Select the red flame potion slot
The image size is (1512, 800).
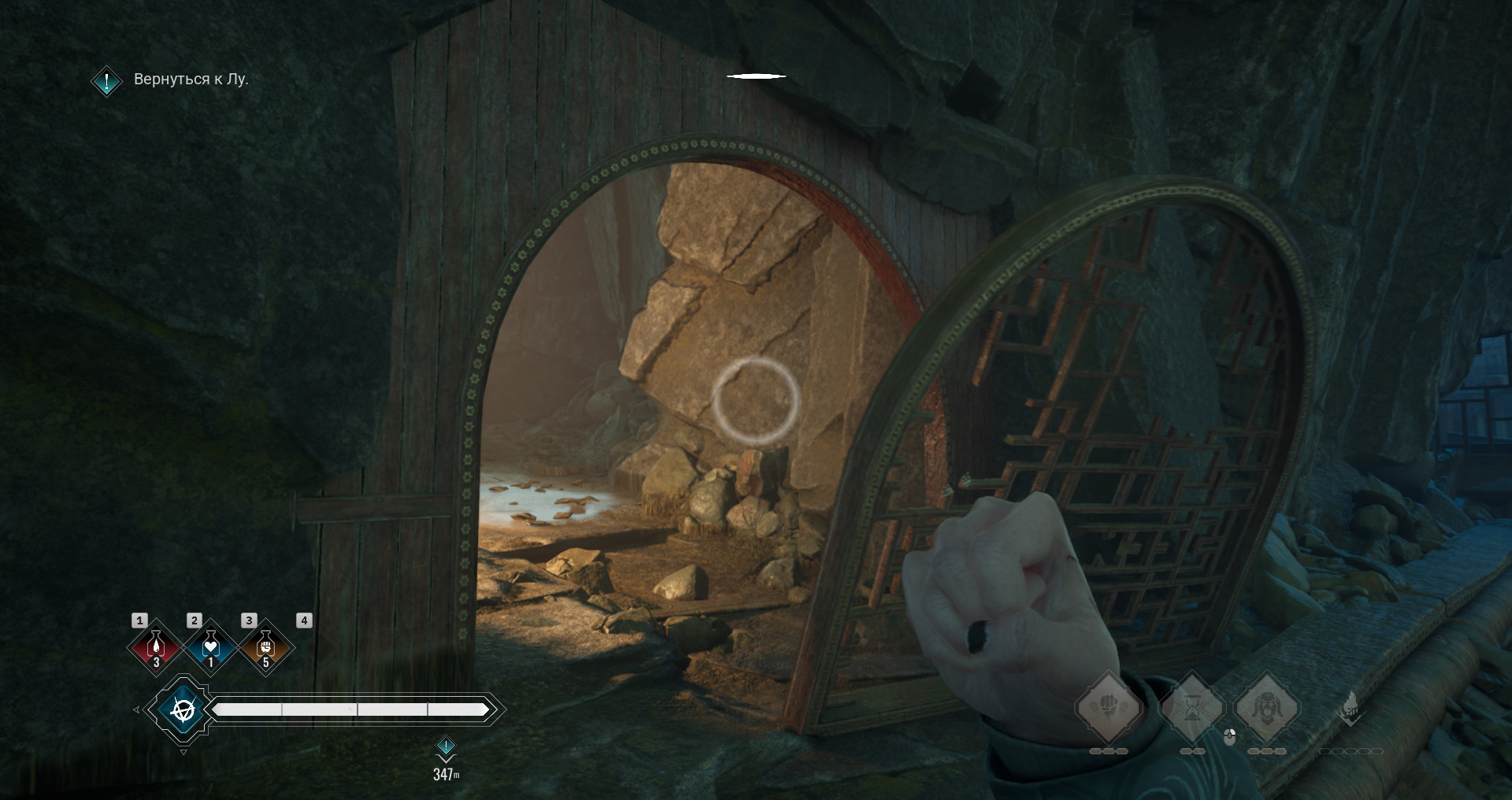[156, 647]
